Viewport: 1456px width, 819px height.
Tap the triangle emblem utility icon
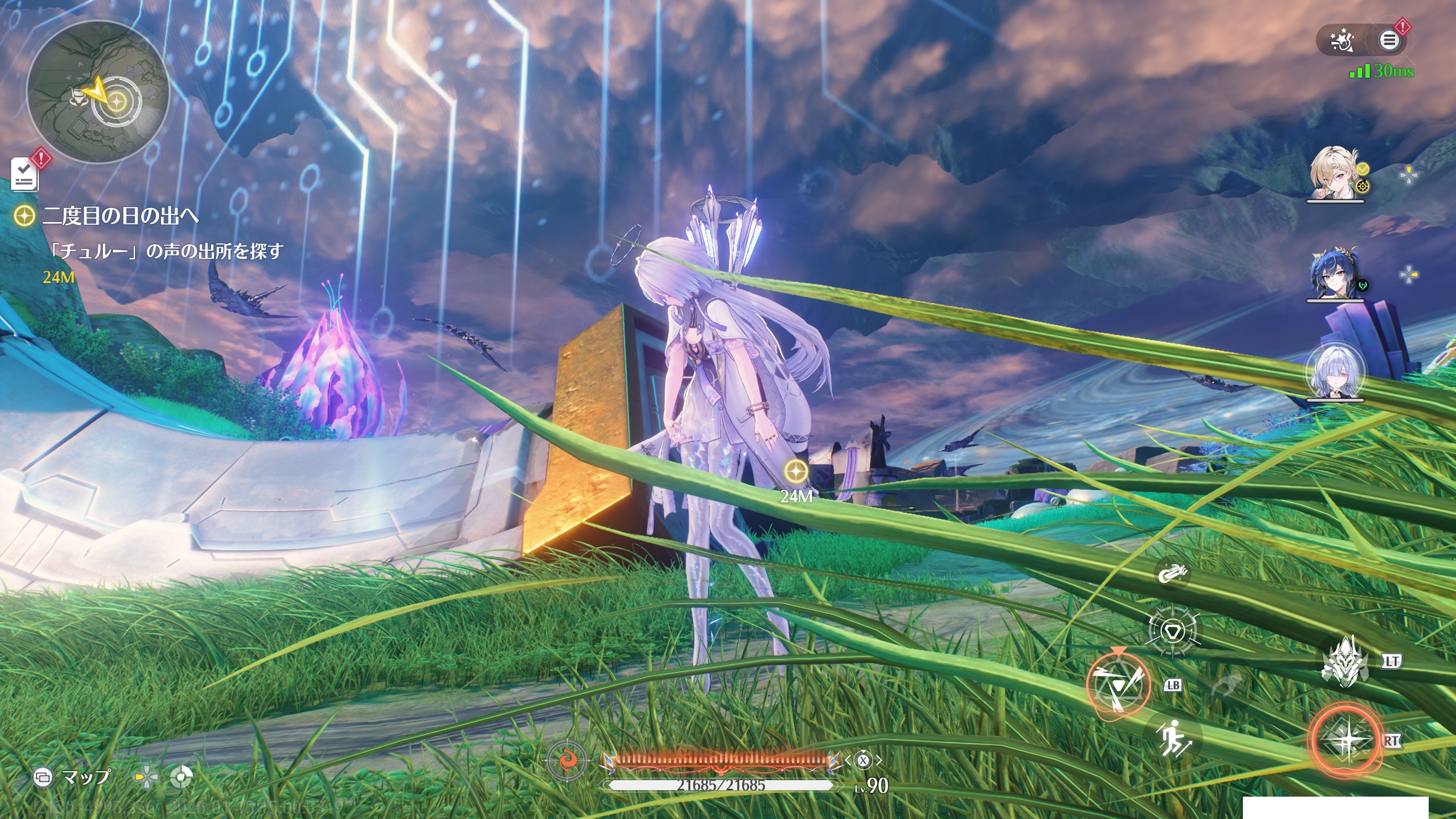(x=1172, y=630)
